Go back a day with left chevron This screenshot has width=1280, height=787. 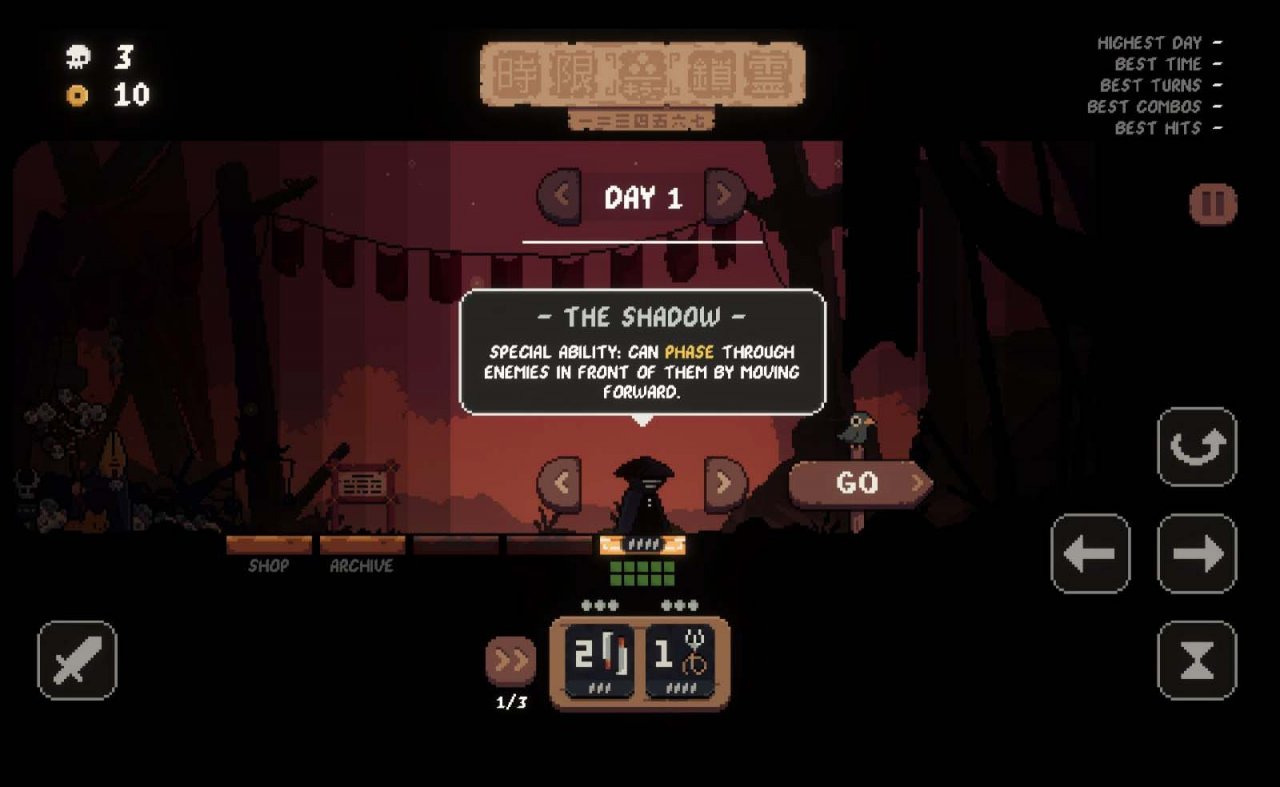pos(560,196)
